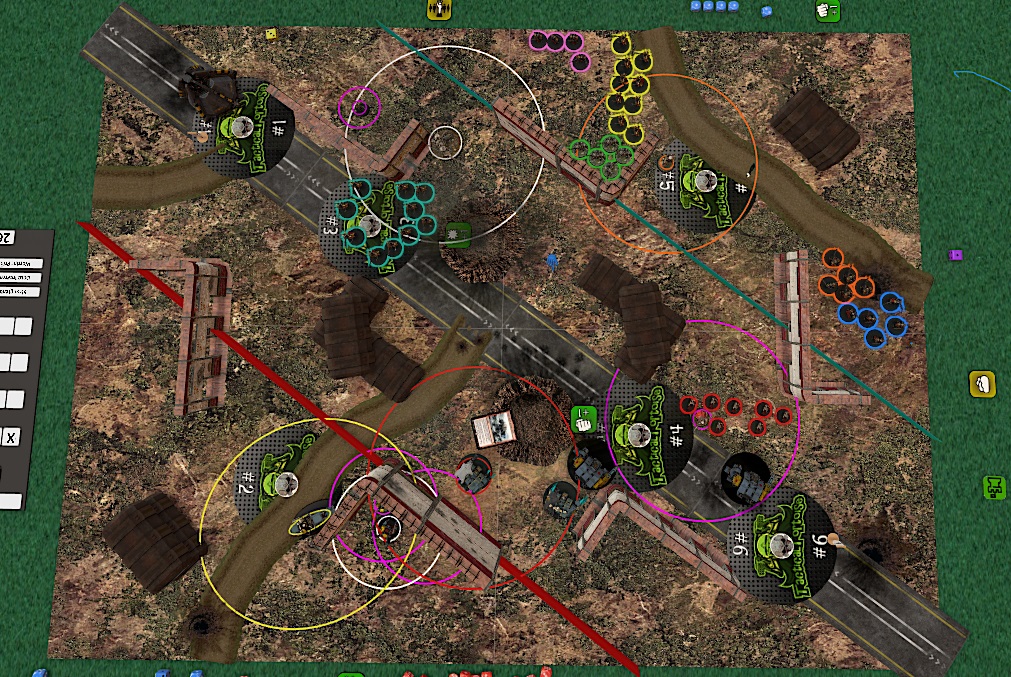Click the X button on the side panel
Image resolution: width=1011 pixels, height=677 pixels.
[x=11, y=437]
